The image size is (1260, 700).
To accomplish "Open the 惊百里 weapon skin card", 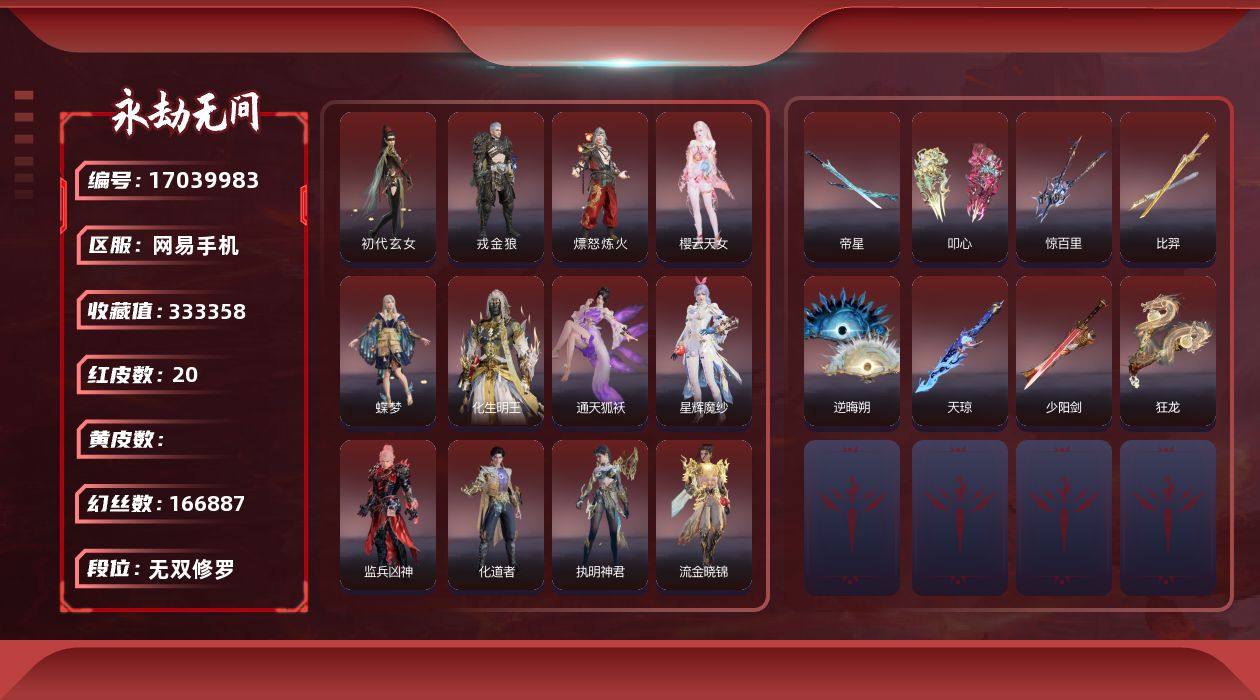I will click(x=1064, y=187).
